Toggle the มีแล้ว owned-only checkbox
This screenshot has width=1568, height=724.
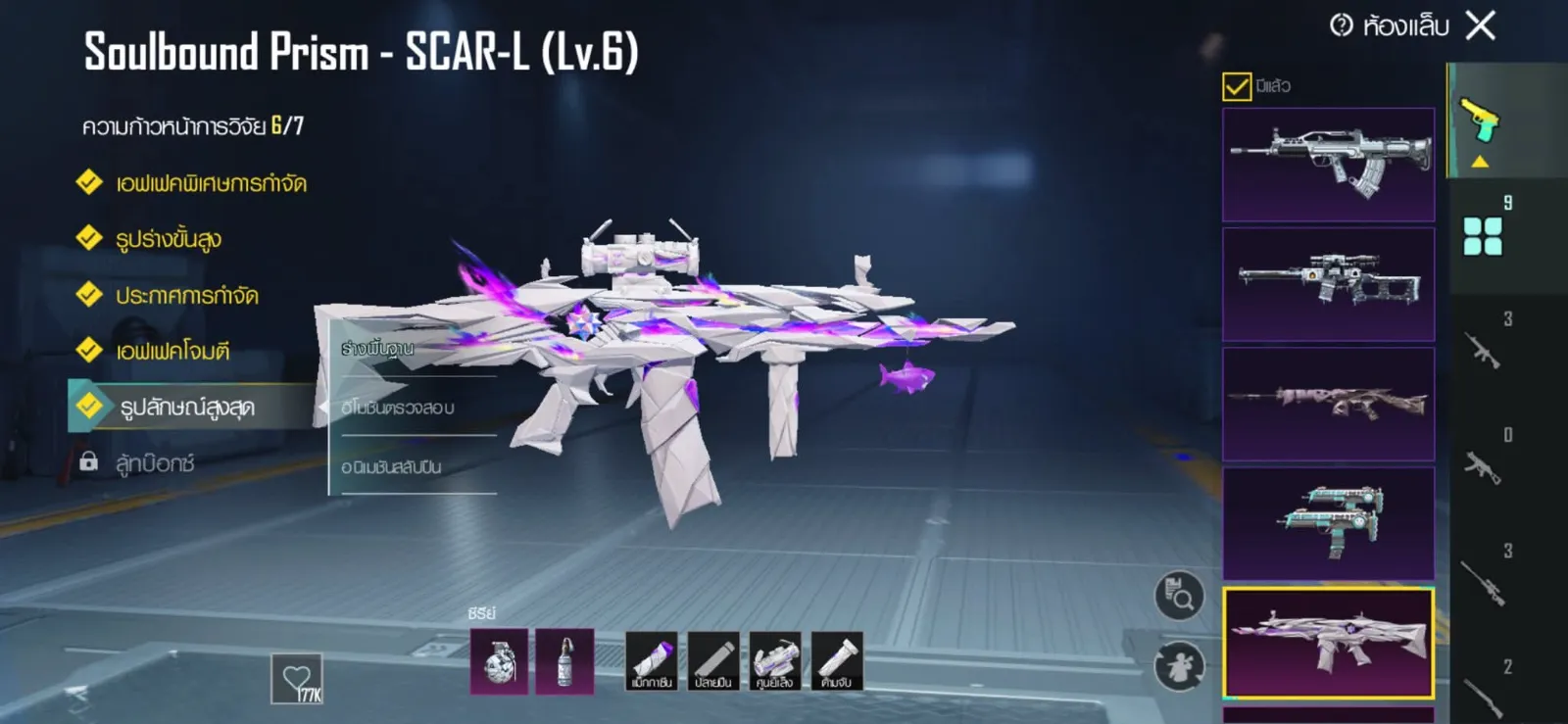pos(1237,86)
